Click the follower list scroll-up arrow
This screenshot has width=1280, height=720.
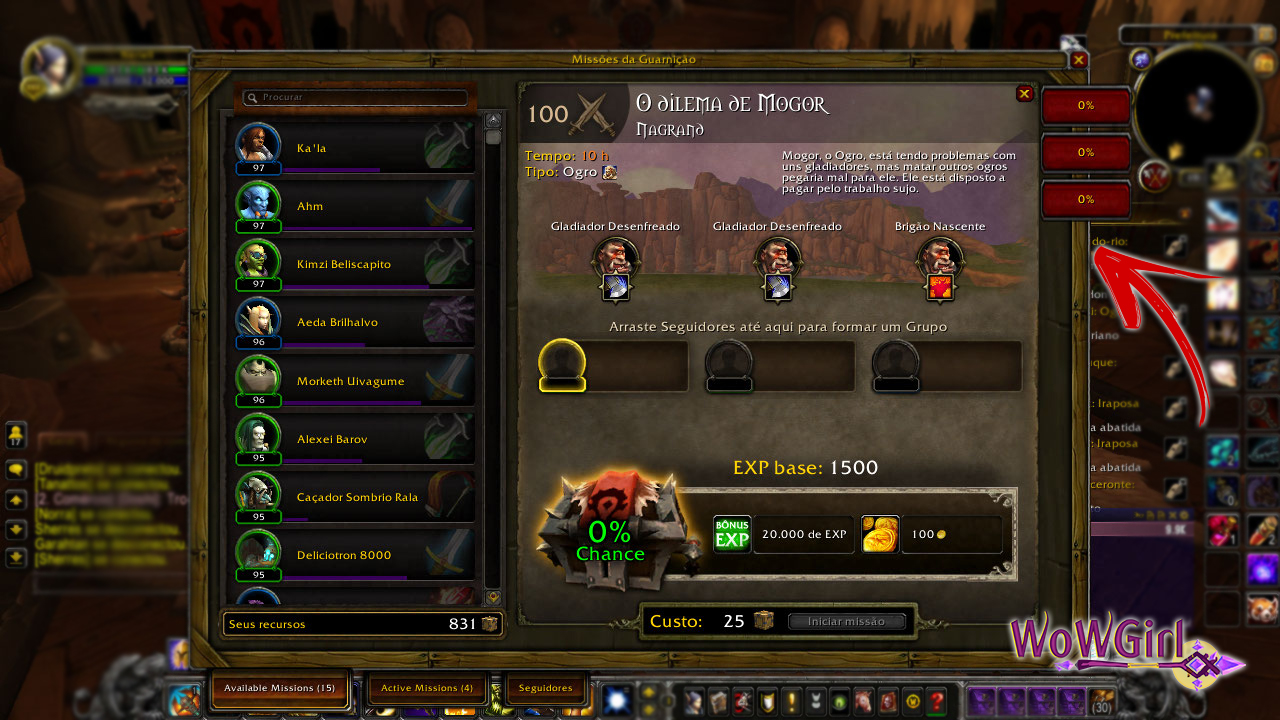pos(493,120)
